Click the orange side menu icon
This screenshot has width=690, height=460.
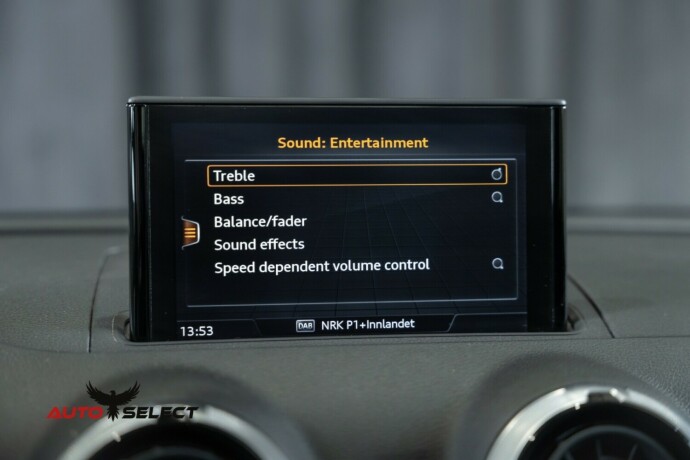187,231
